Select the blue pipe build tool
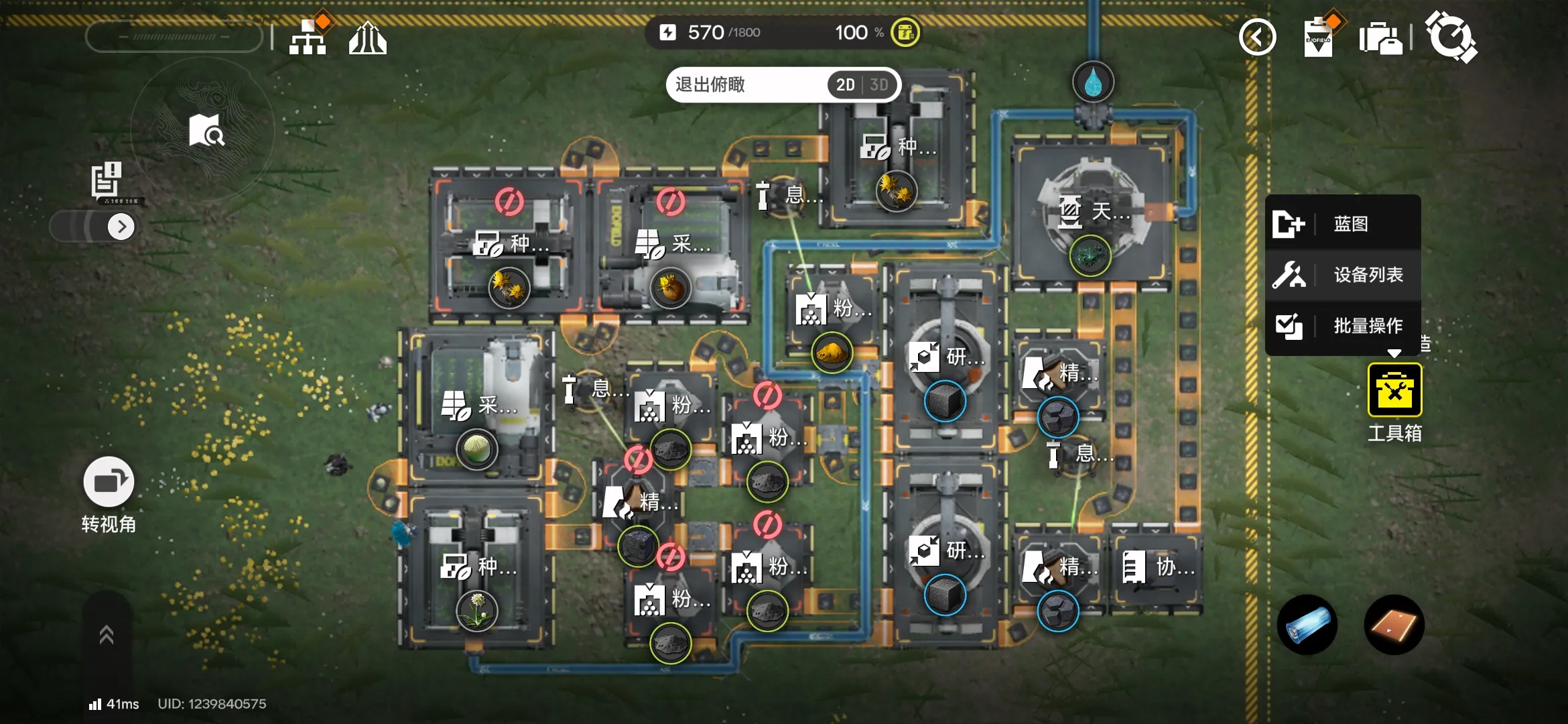Screen dimensions: 1568x724 (x=1307, y=625)
